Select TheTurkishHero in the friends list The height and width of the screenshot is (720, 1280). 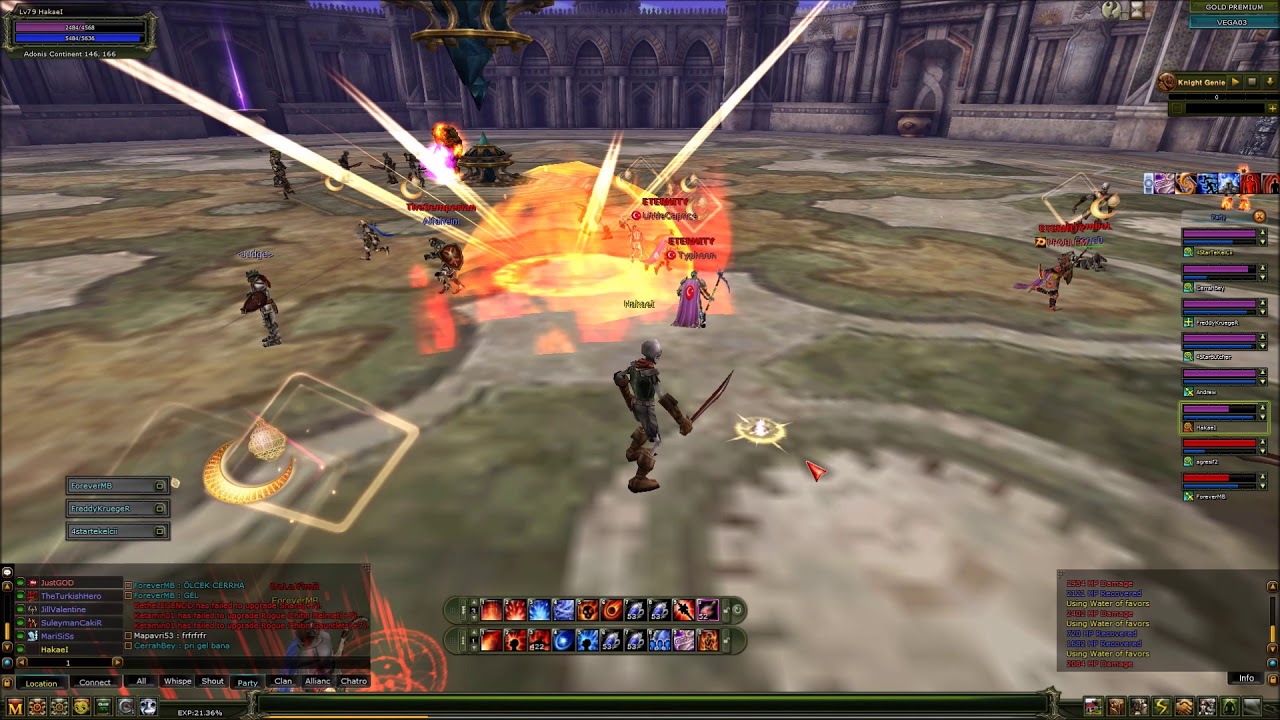click(70, 596)
